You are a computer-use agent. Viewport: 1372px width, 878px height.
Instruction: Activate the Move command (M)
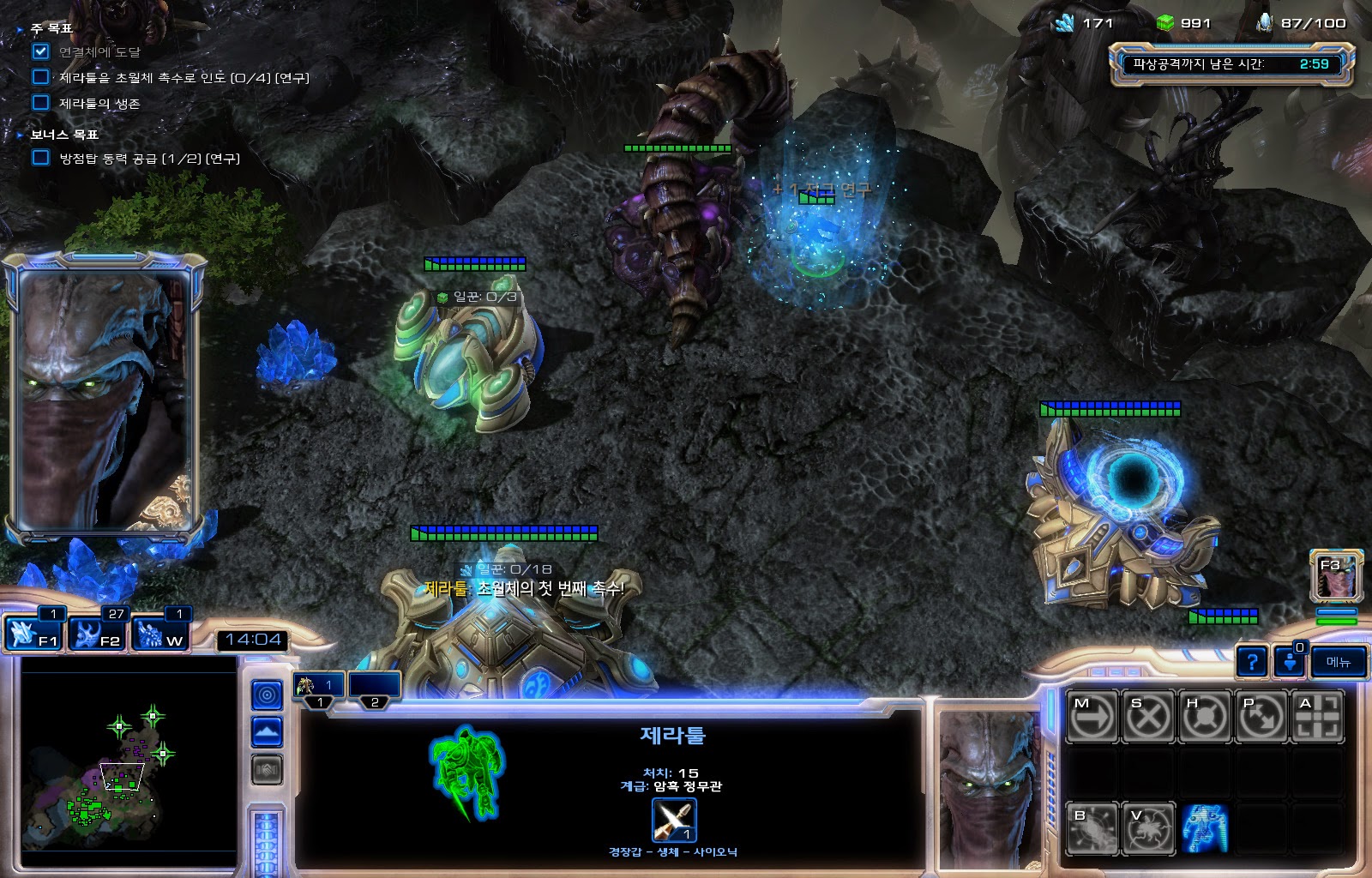pos(1092,716)
